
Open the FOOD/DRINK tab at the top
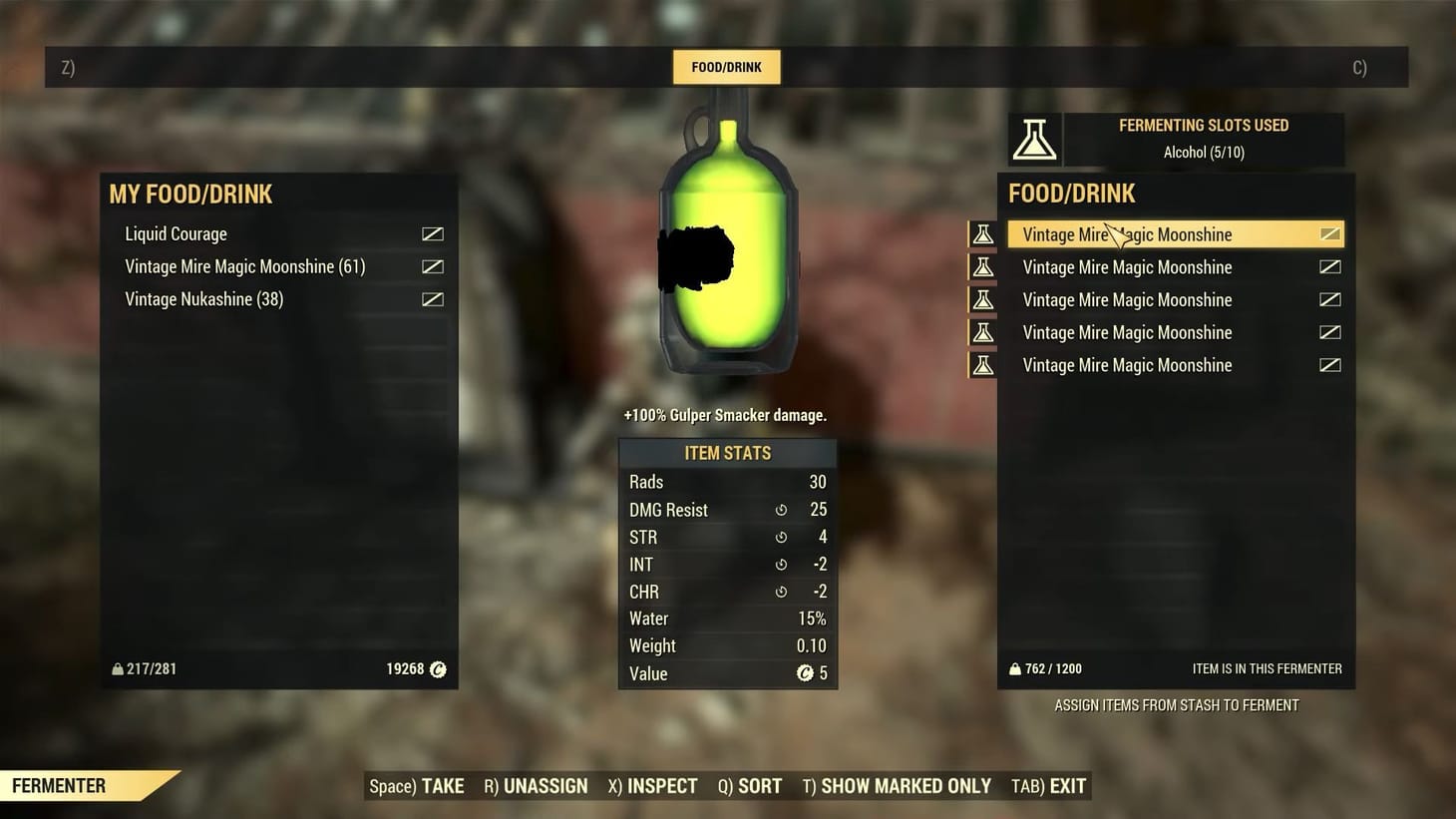[x=726, y=67]
